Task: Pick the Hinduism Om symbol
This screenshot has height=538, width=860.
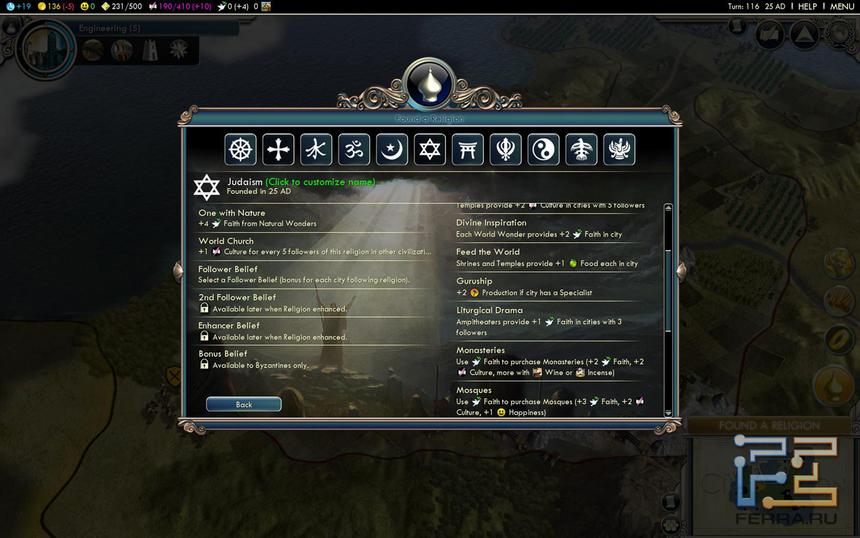Action: point(354,150)
